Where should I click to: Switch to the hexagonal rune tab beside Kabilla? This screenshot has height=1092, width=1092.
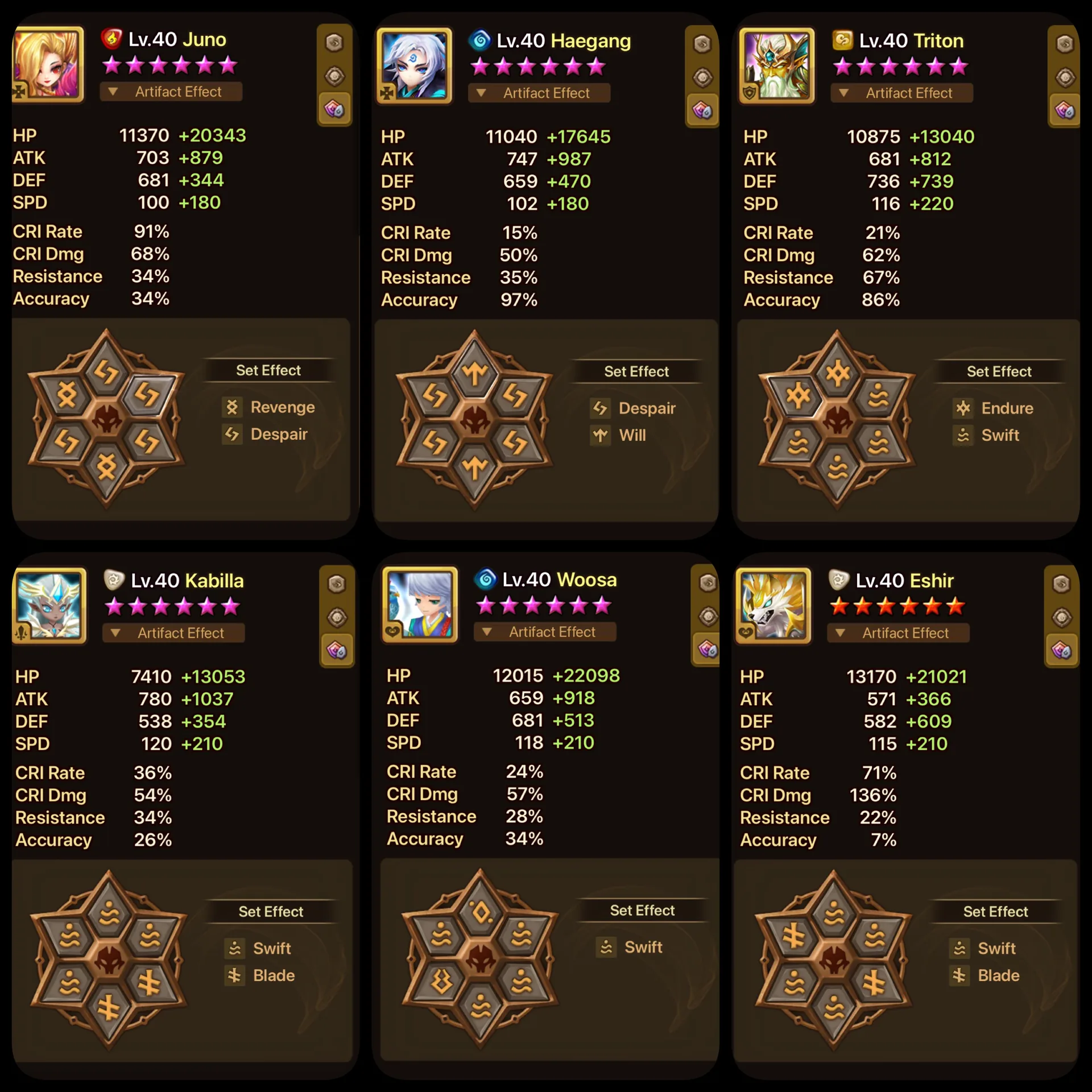[x=337, y=584]
